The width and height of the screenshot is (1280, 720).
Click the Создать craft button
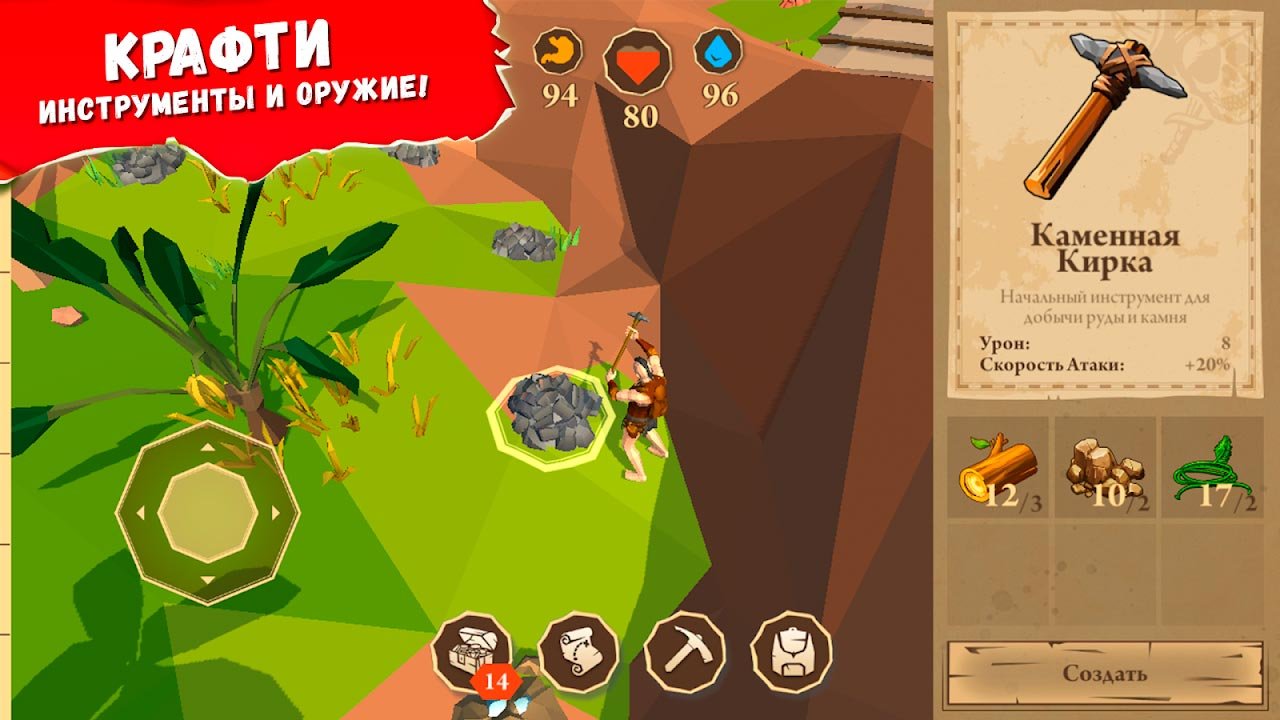click(1104, 674)
